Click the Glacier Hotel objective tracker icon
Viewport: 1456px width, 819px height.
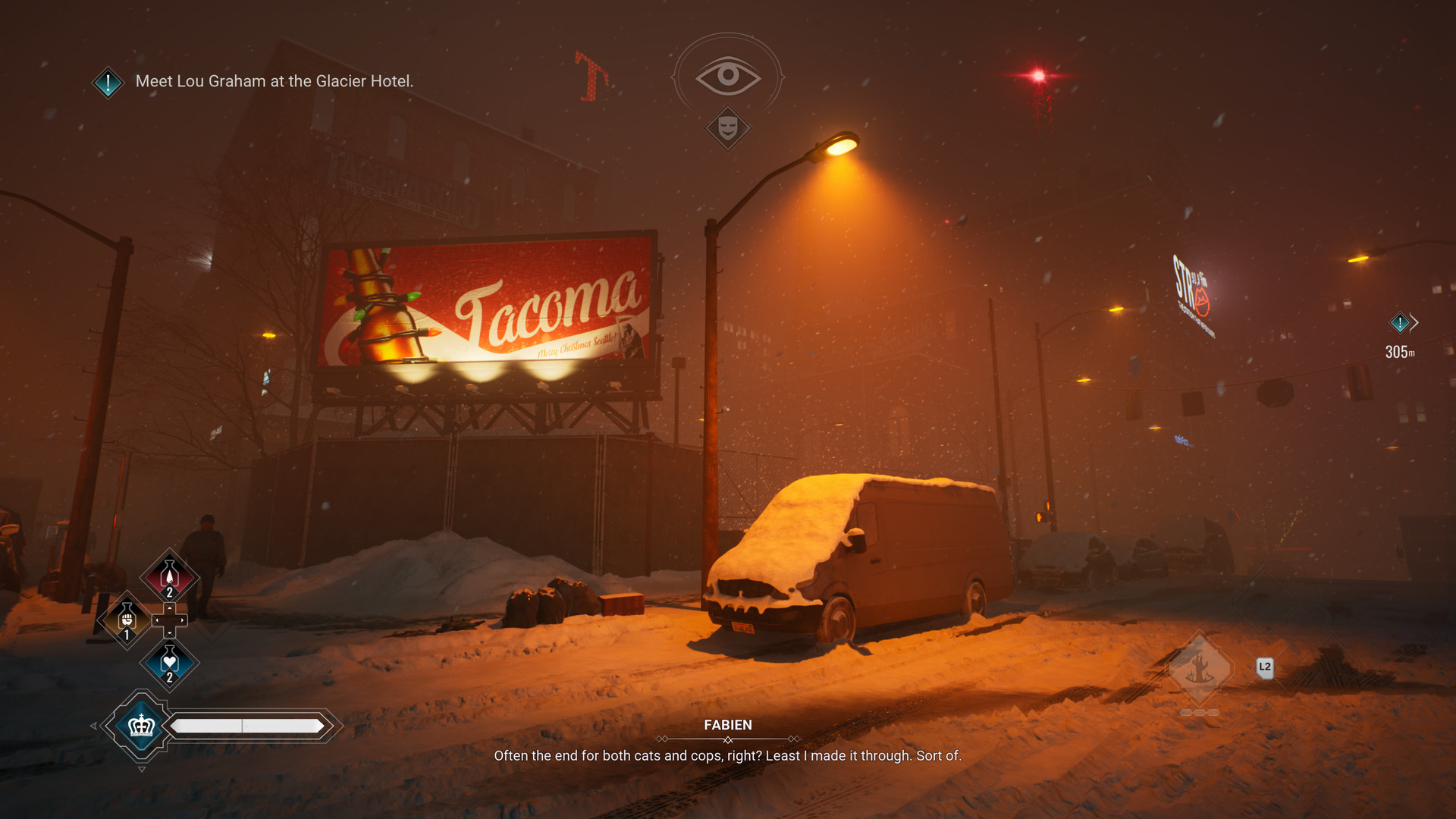pyautogui.click(x=108, y=82)
